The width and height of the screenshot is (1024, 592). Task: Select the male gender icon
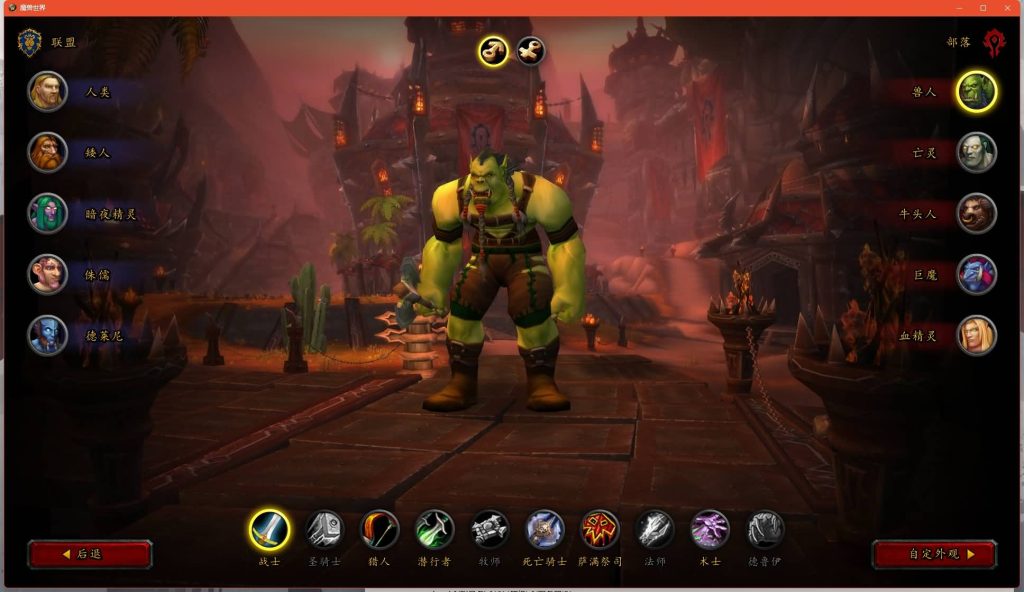(493, 50)
